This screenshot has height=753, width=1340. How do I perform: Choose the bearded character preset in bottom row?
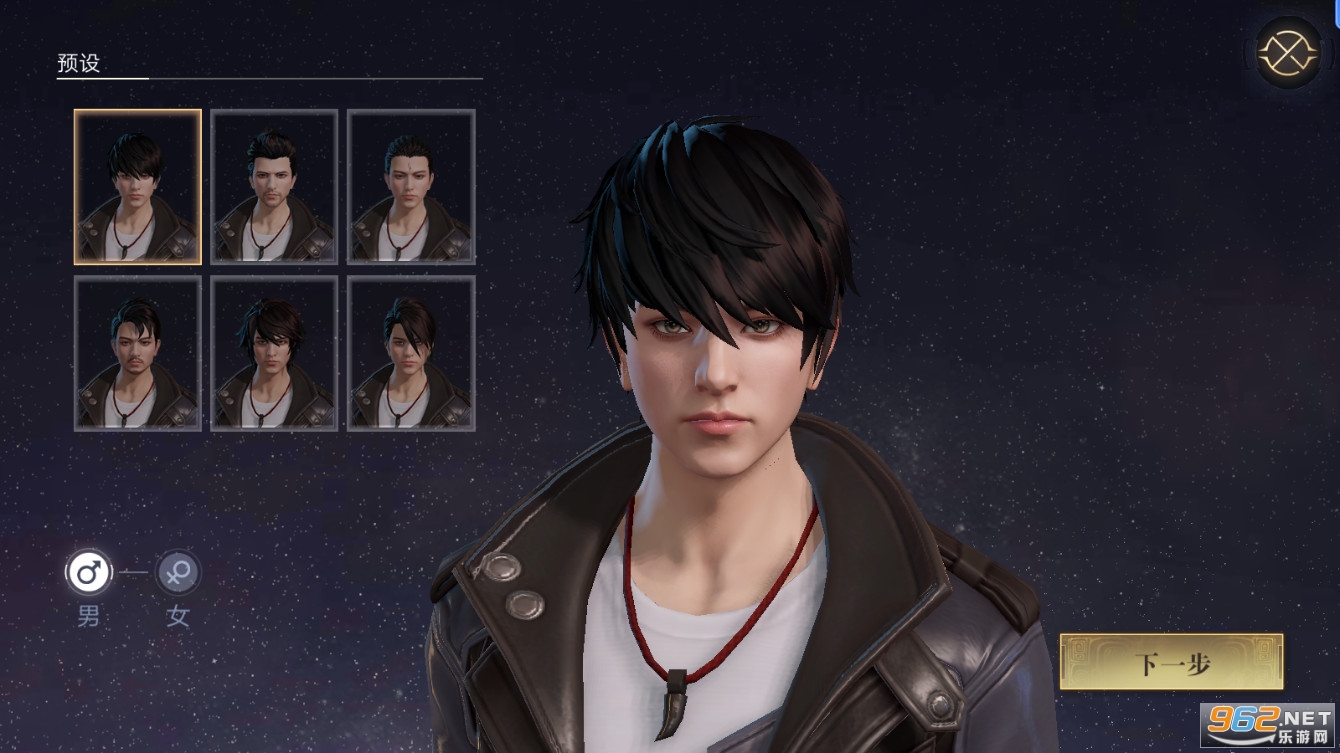[137, 353]
